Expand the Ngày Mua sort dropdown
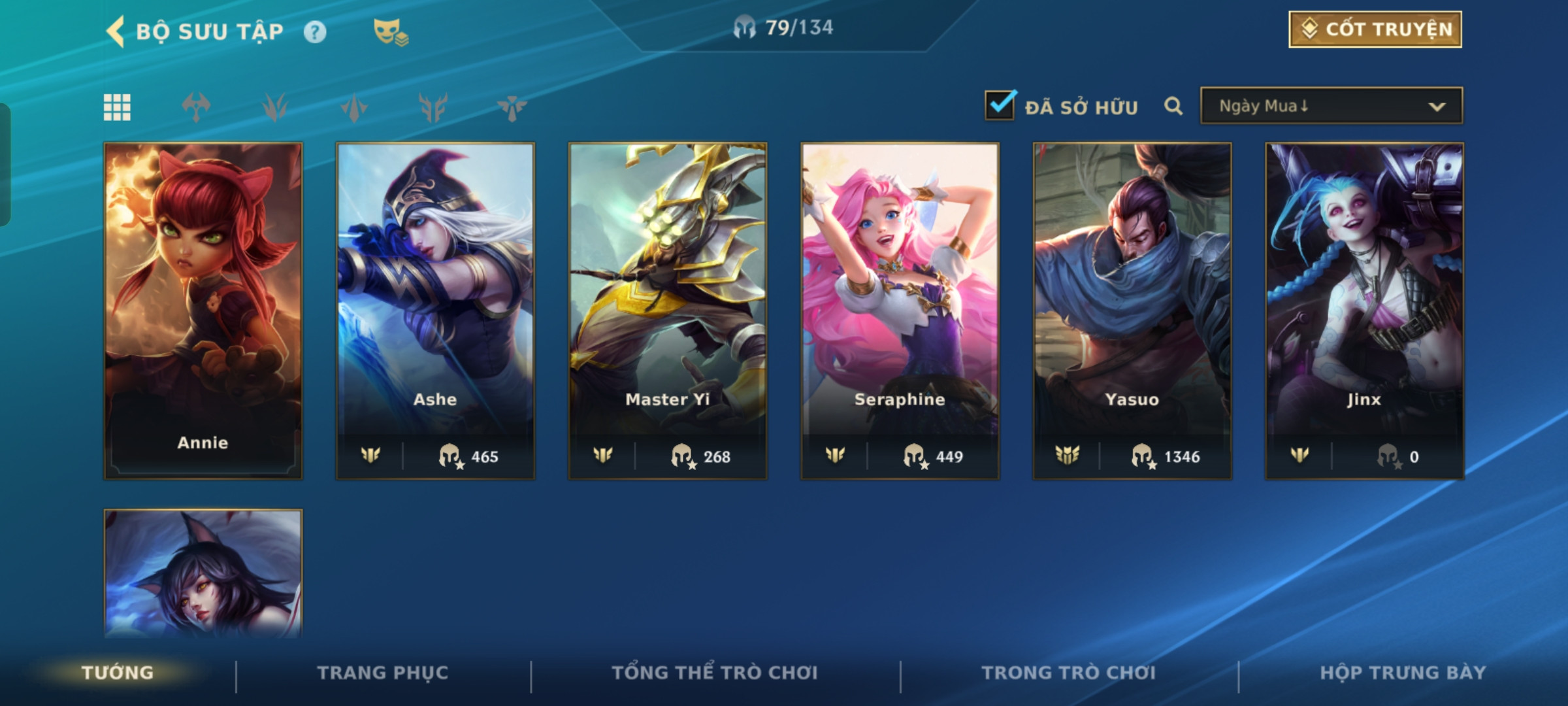Screen dimensions: 1568x706 [x=1331, y=106]
